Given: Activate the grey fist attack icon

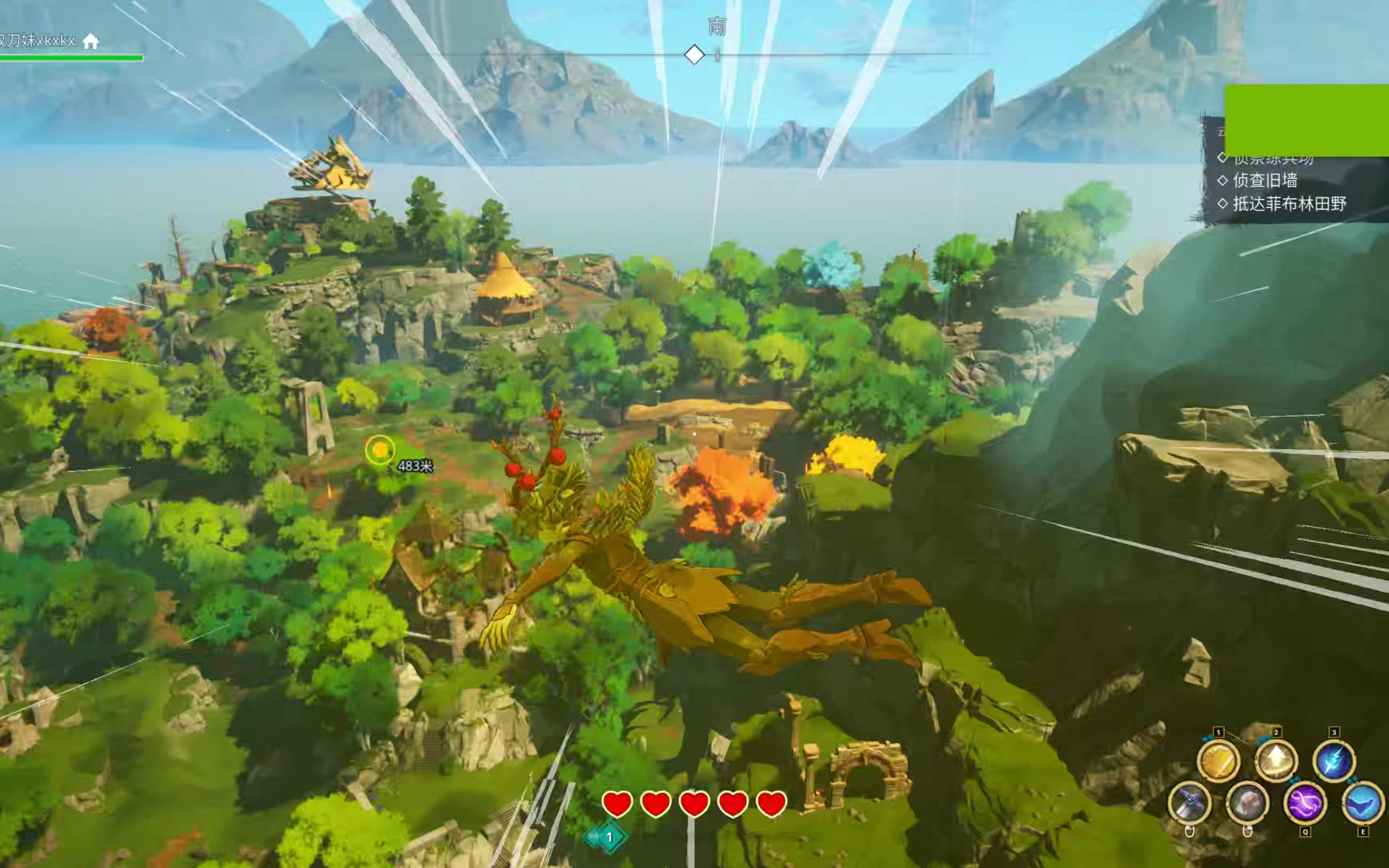Looking at the screenshot, I should click(1247, 803).
